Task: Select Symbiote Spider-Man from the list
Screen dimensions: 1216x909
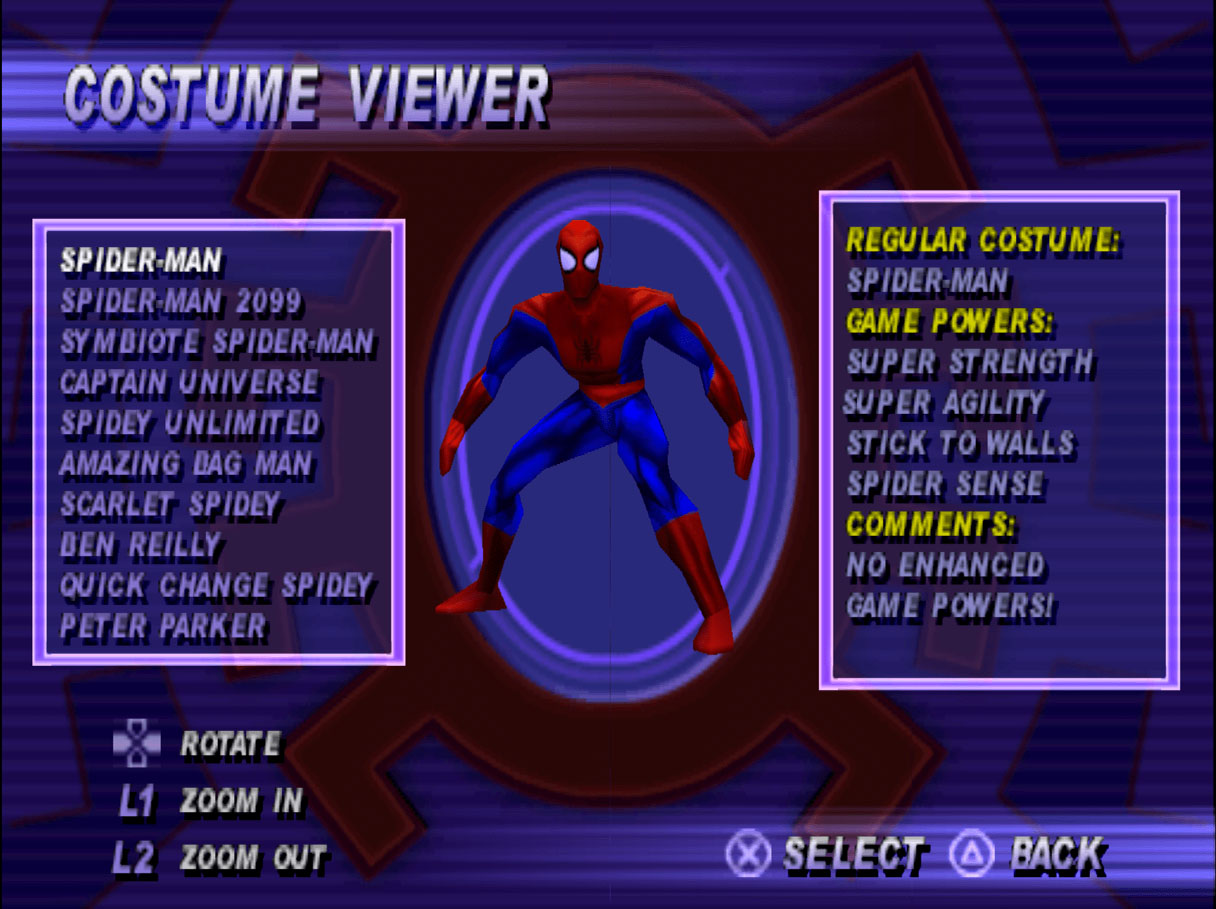Action: (x=217, y=342)
